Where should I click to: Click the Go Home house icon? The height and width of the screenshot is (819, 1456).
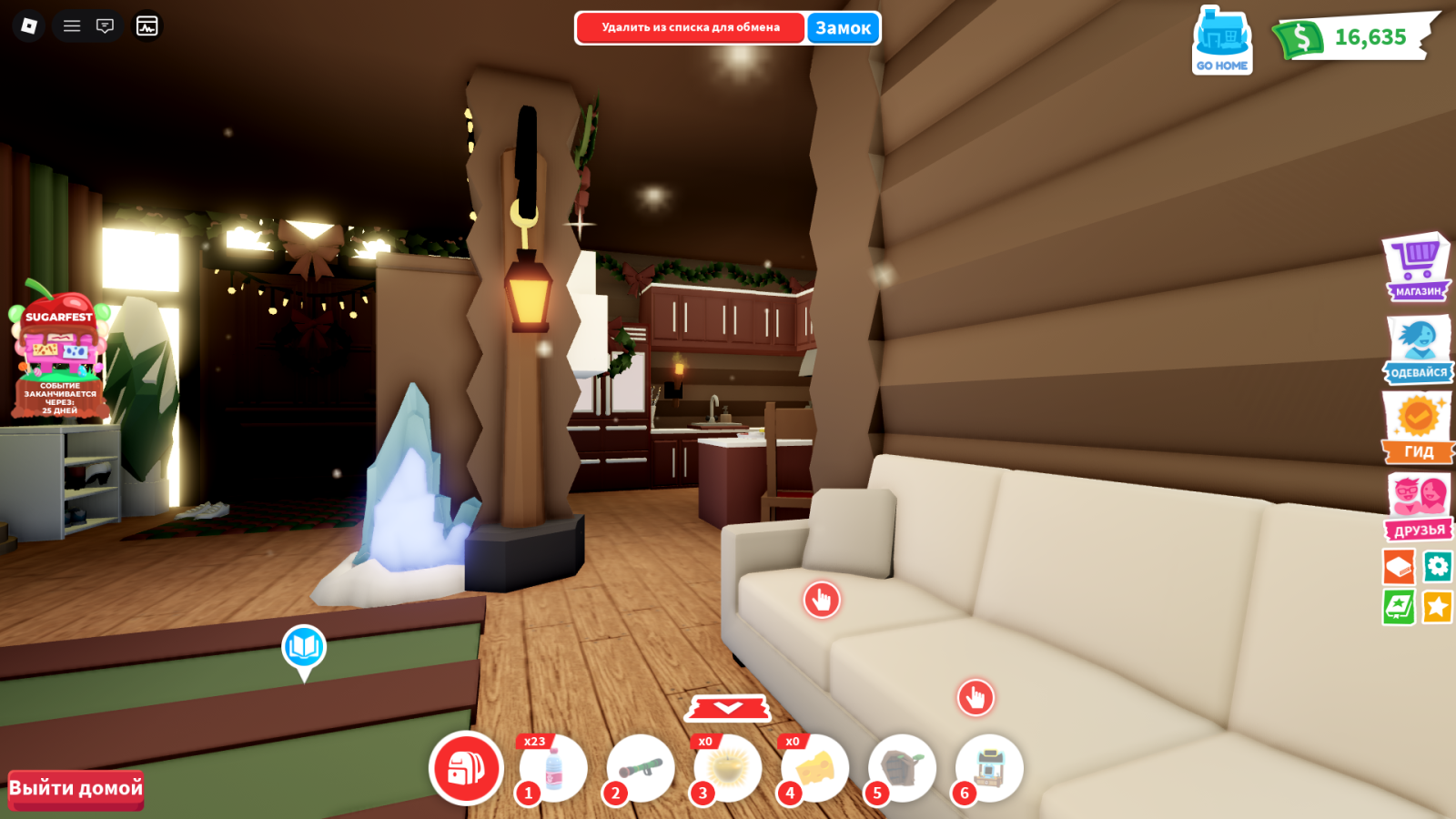(1222, 41)
